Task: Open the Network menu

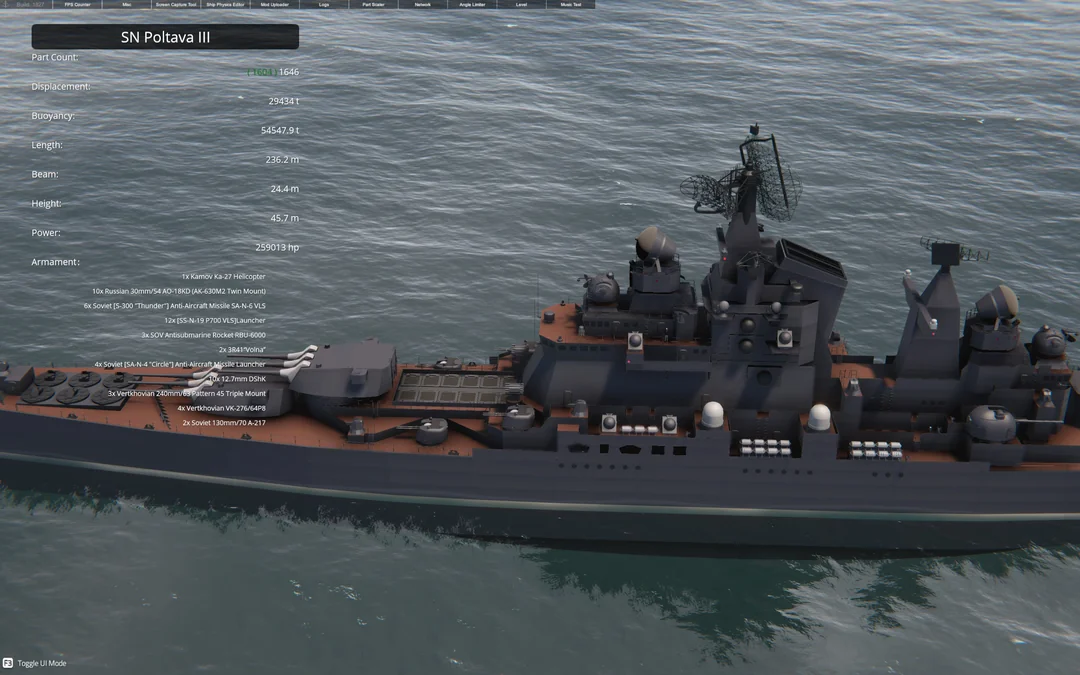Action: pos(423,4)
